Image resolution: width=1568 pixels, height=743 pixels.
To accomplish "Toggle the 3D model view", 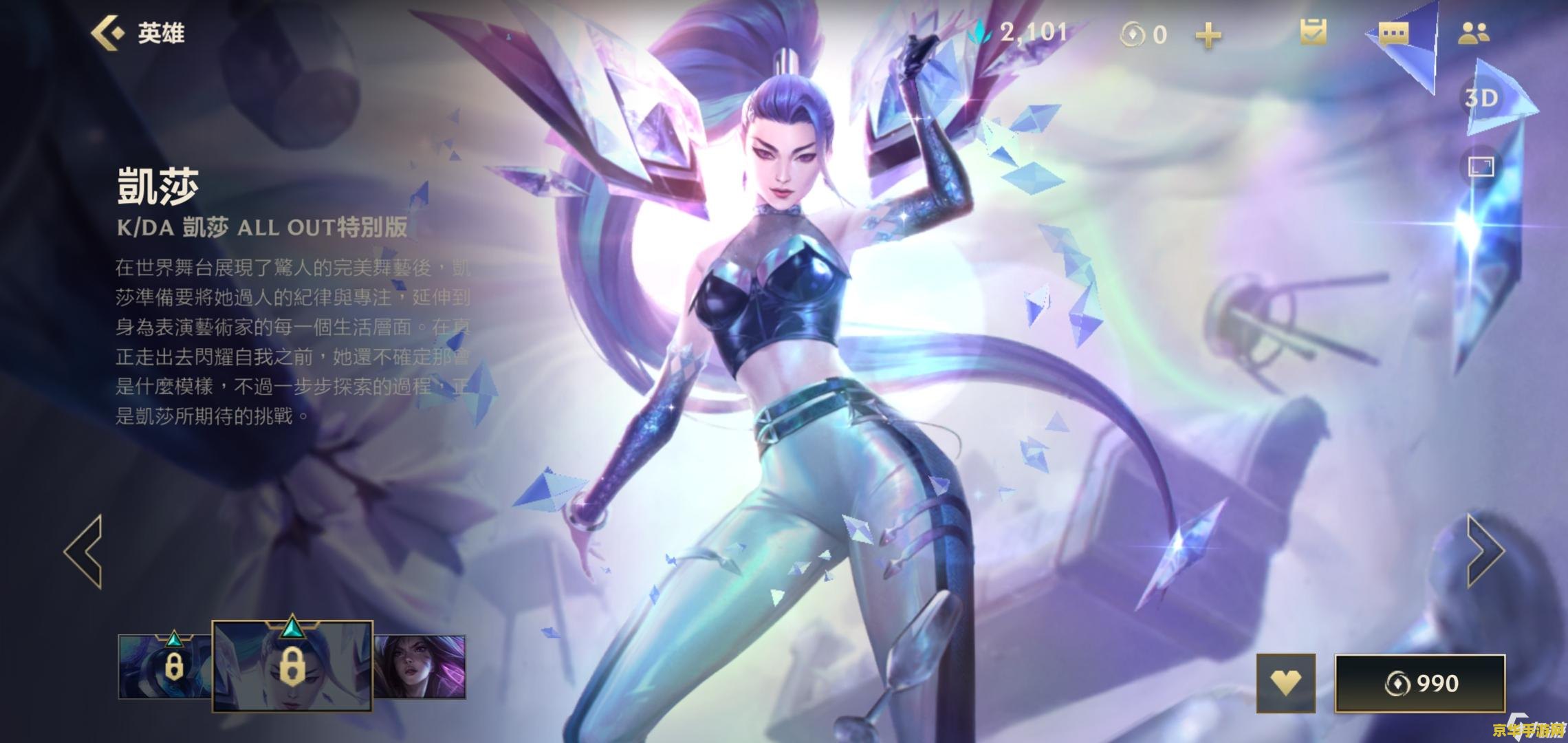I will [1481, 98].
